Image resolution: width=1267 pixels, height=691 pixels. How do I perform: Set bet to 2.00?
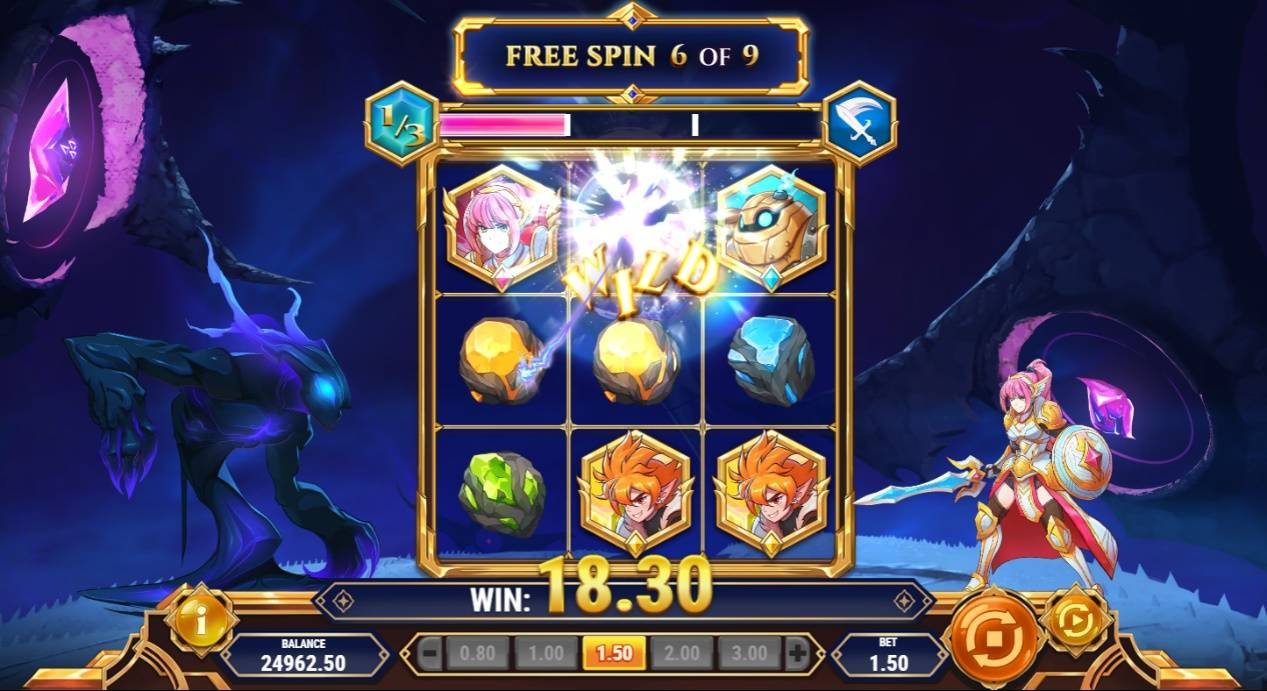[x=682, y=654]
